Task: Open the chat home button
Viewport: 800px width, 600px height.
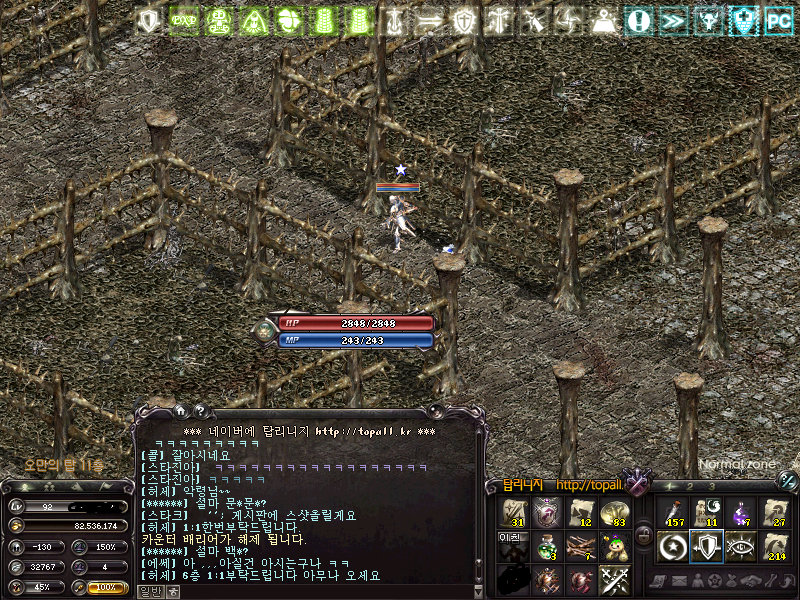Action: point(180,409)
